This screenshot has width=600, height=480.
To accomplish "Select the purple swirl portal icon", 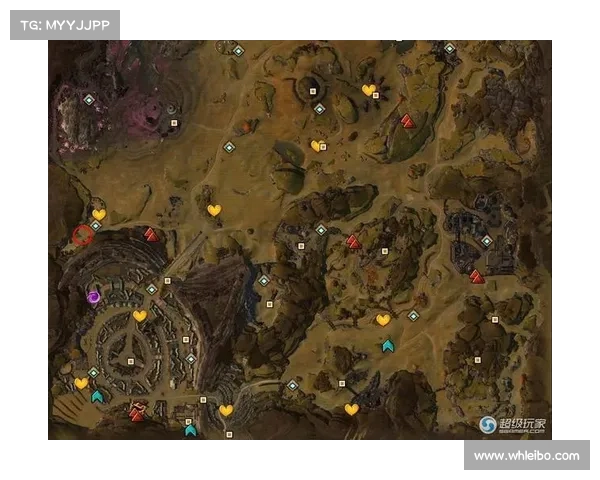I will click(x=94, y=296).
